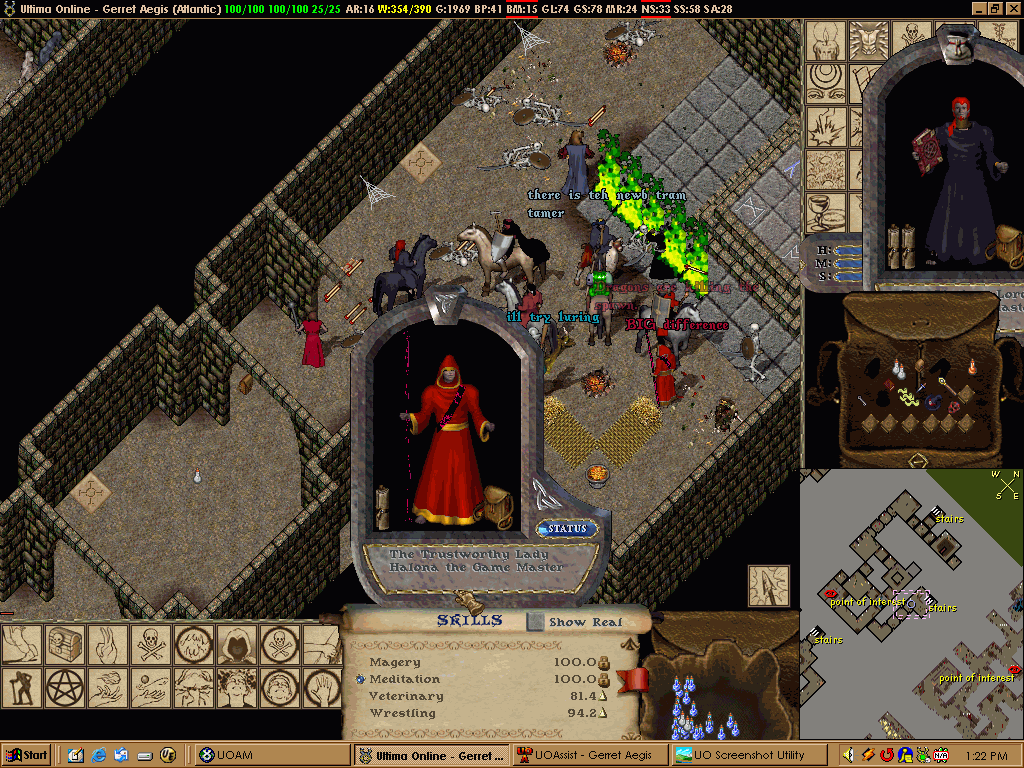This screenshot has width=1024, height=768.
Task: Click the STATUS button on Halona's paperdoll
Action: pyautogui.click(x=567, y=529)
